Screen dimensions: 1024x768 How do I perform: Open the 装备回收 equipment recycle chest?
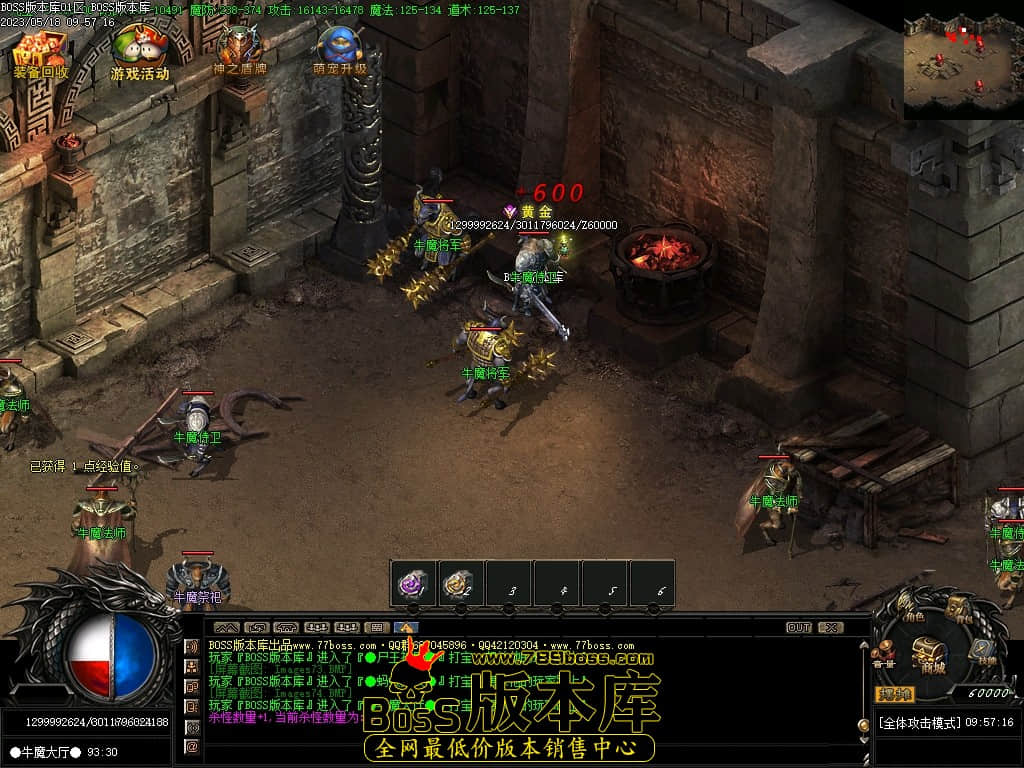coord(40,52)
